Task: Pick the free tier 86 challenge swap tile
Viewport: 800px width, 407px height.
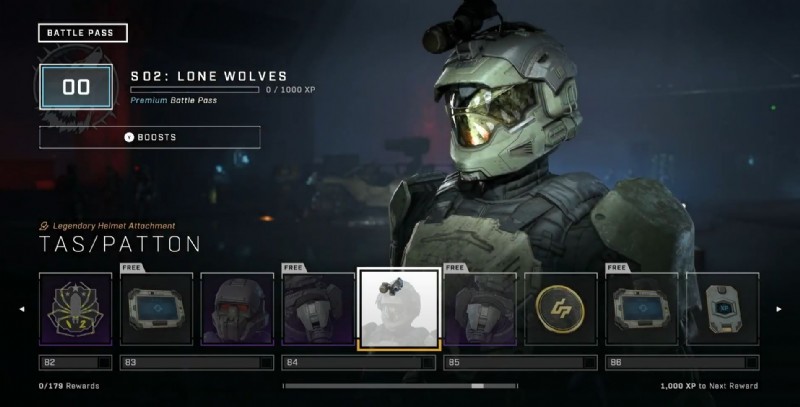Action: 641,309
